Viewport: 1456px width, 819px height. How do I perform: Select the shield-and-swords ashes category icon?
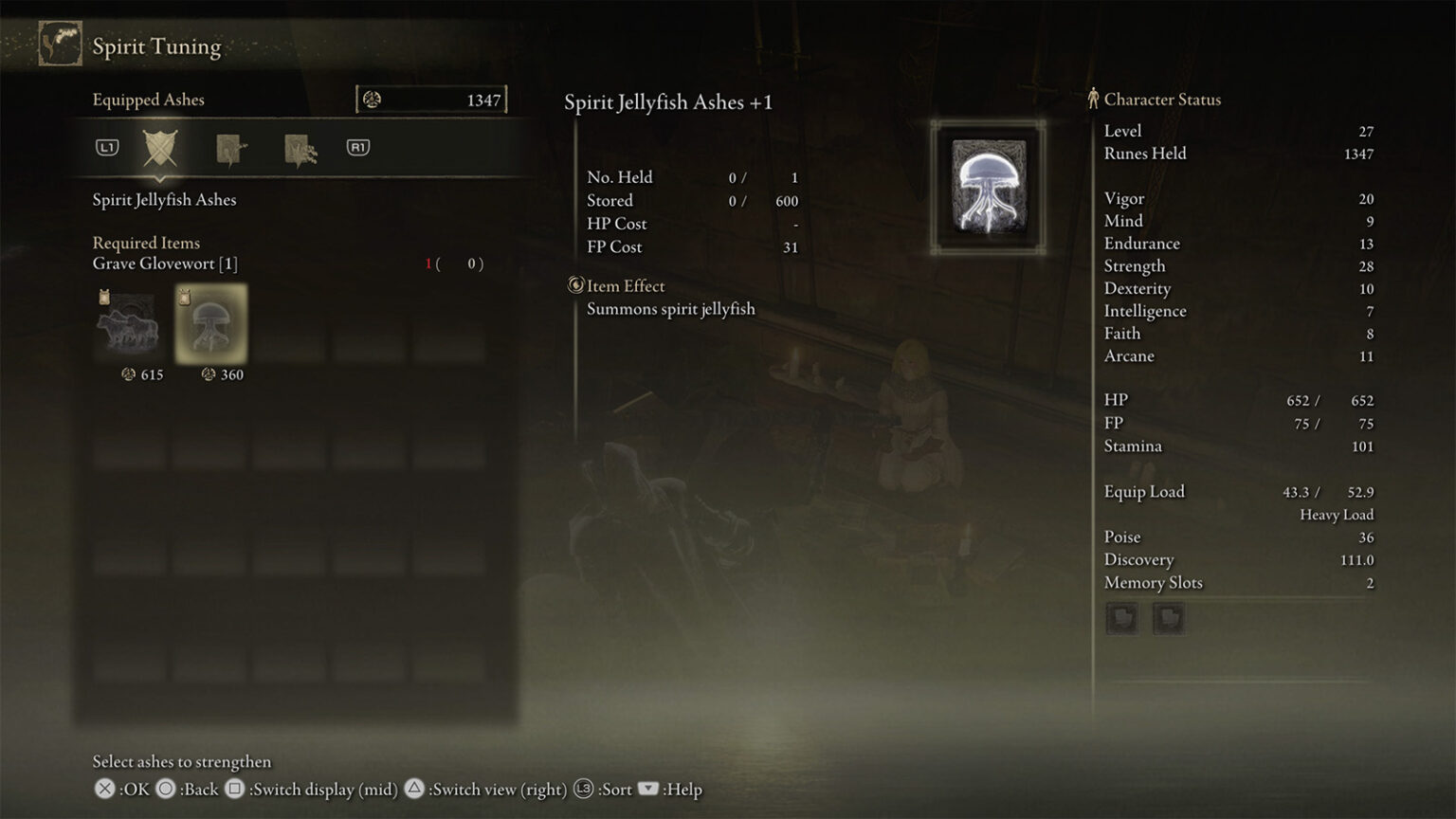point(159,149)
